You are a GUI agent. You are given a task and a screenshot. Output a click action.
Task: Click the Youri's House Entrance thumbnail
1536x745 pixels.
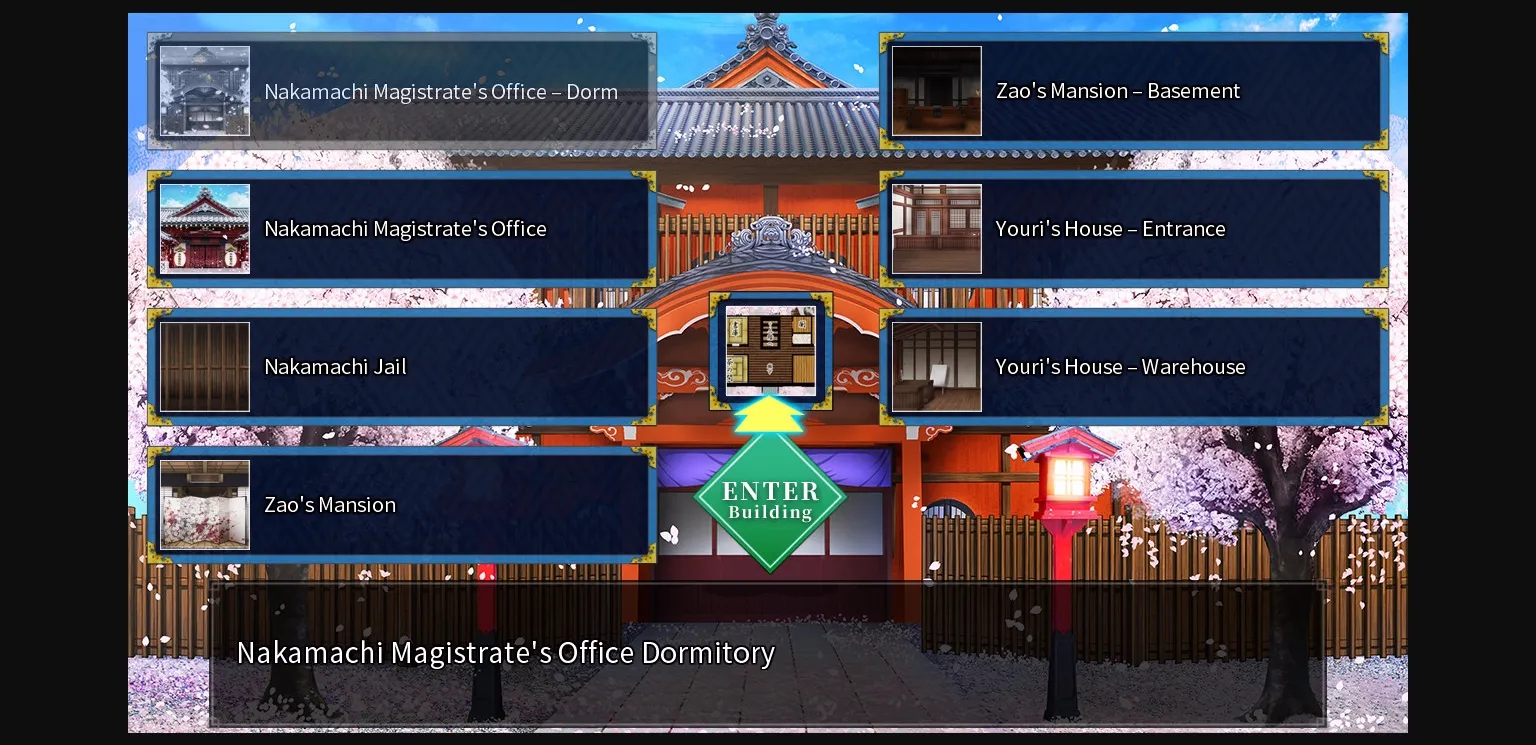[936, 228]
